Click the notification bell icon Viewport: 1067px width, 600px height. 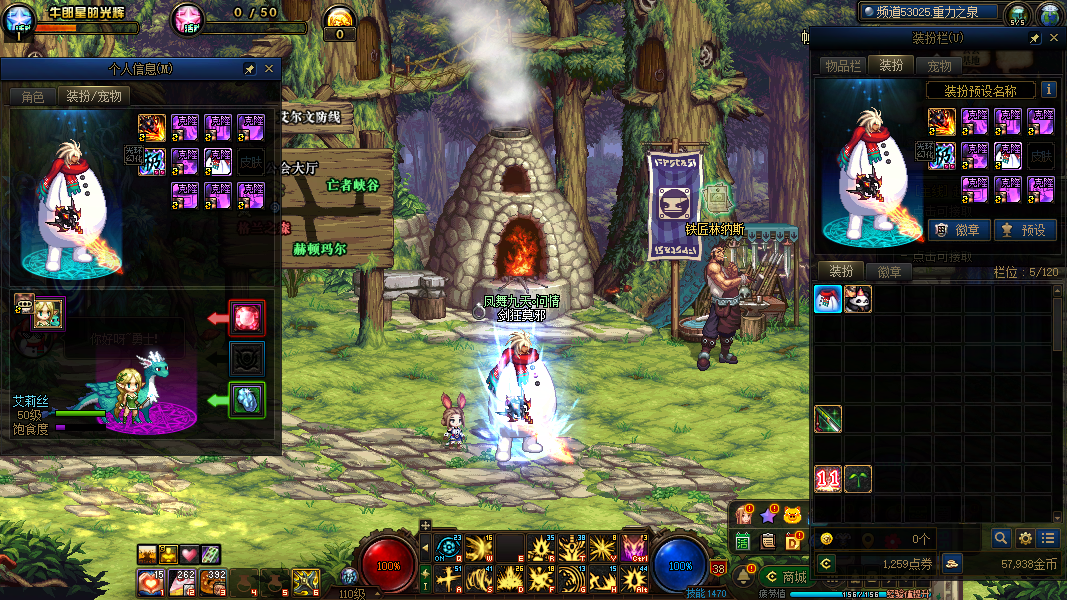tap(744, 576)
